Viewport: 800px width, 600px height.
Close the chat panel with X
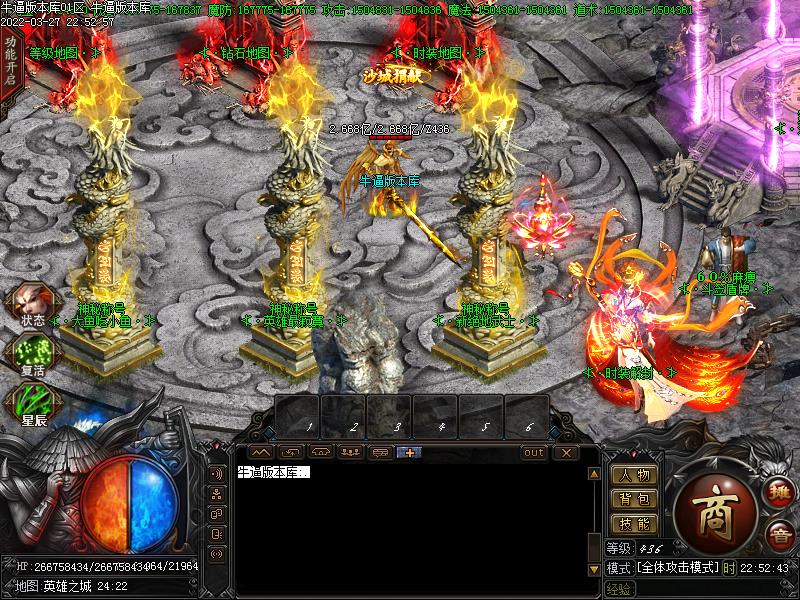566,452
